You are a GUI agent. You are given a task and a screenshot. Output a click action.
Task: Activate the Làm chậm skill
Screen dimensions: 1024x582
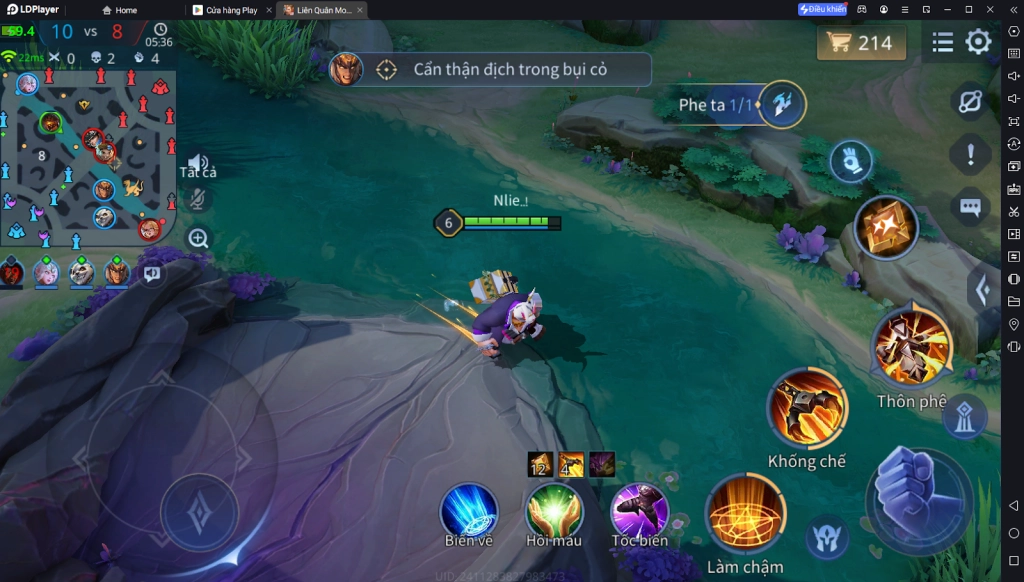pyautogui.click(x=745, y=514)
